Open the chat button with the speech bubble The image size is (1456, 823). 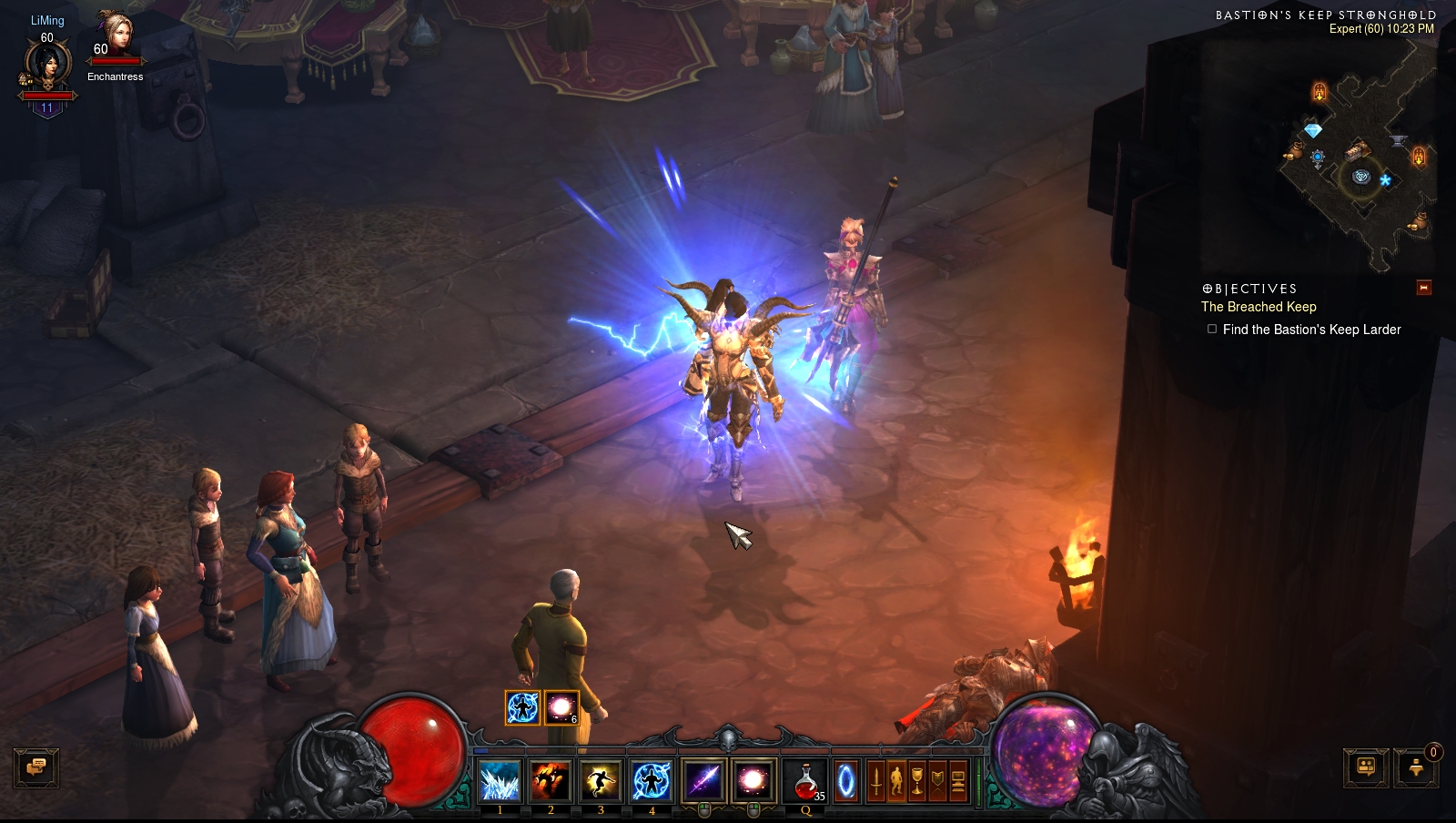tap(36, 767)
